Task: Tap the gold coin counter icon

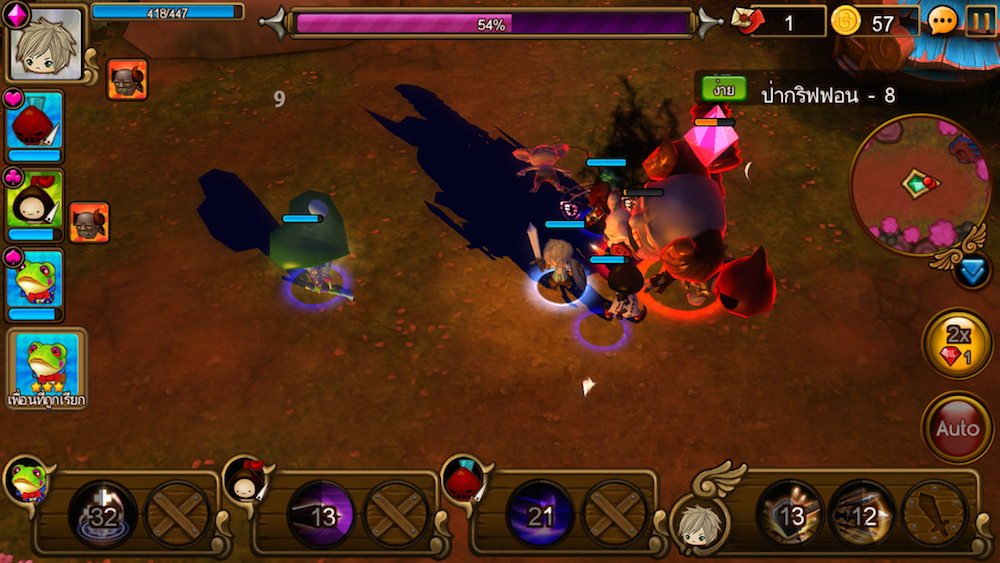Action: pyautogui.click(x=846, y=21)
